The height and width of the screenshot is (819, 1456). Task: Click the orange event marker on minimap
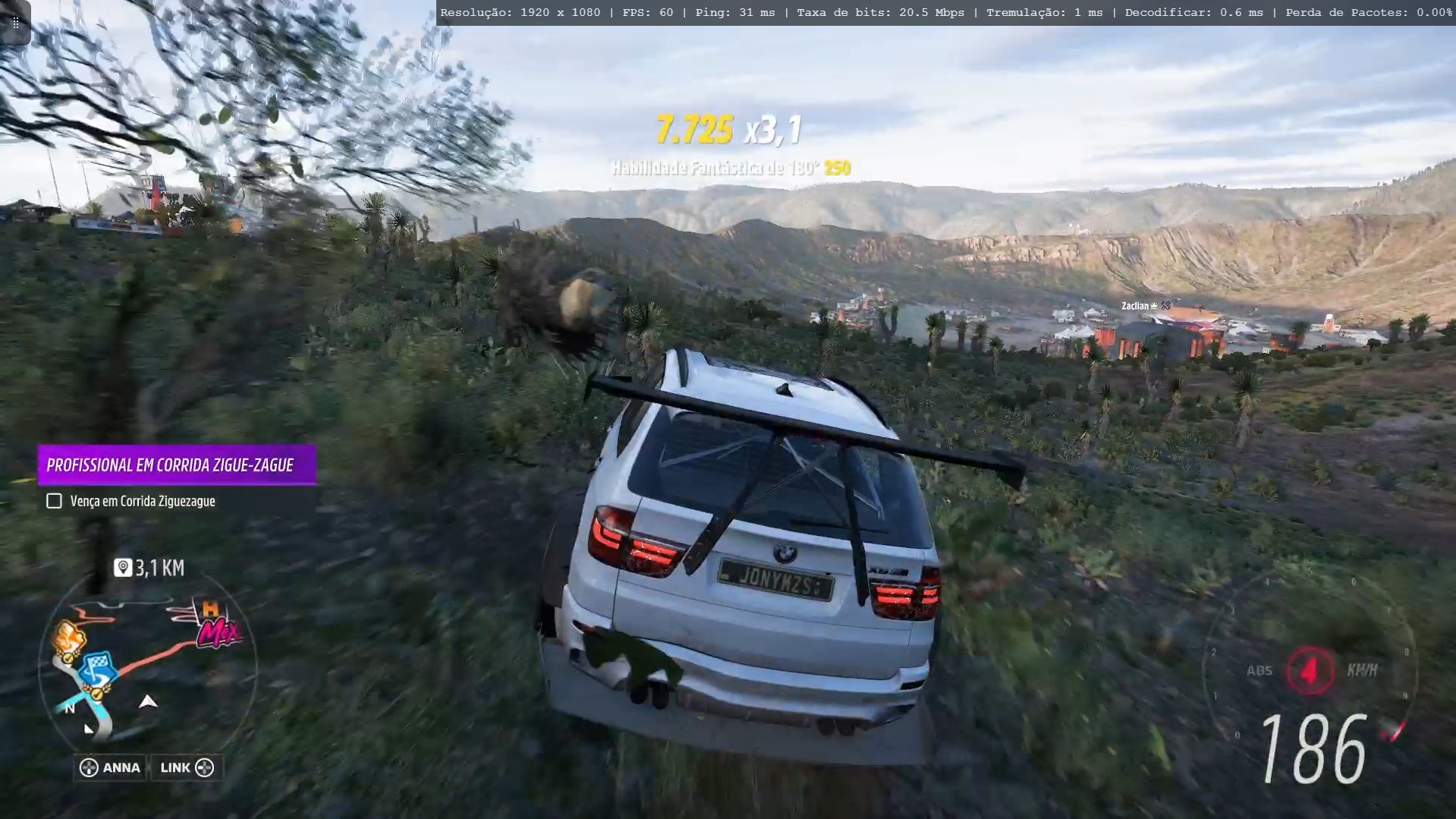coord(69,638)
